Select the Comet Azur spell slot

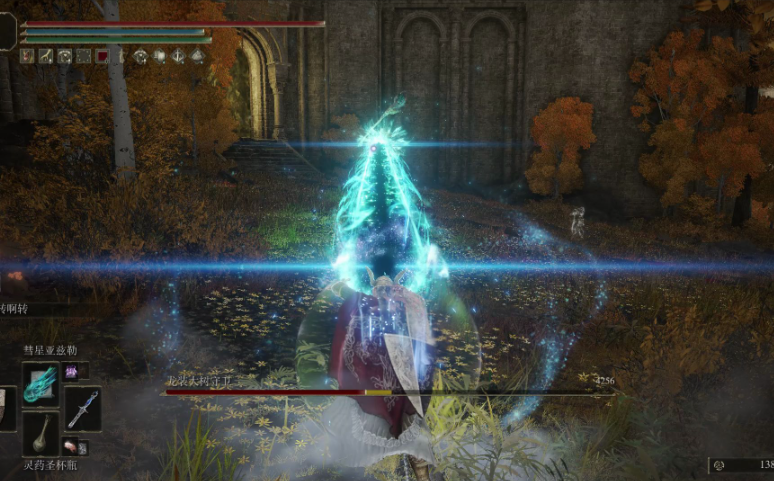click(40, 384)
